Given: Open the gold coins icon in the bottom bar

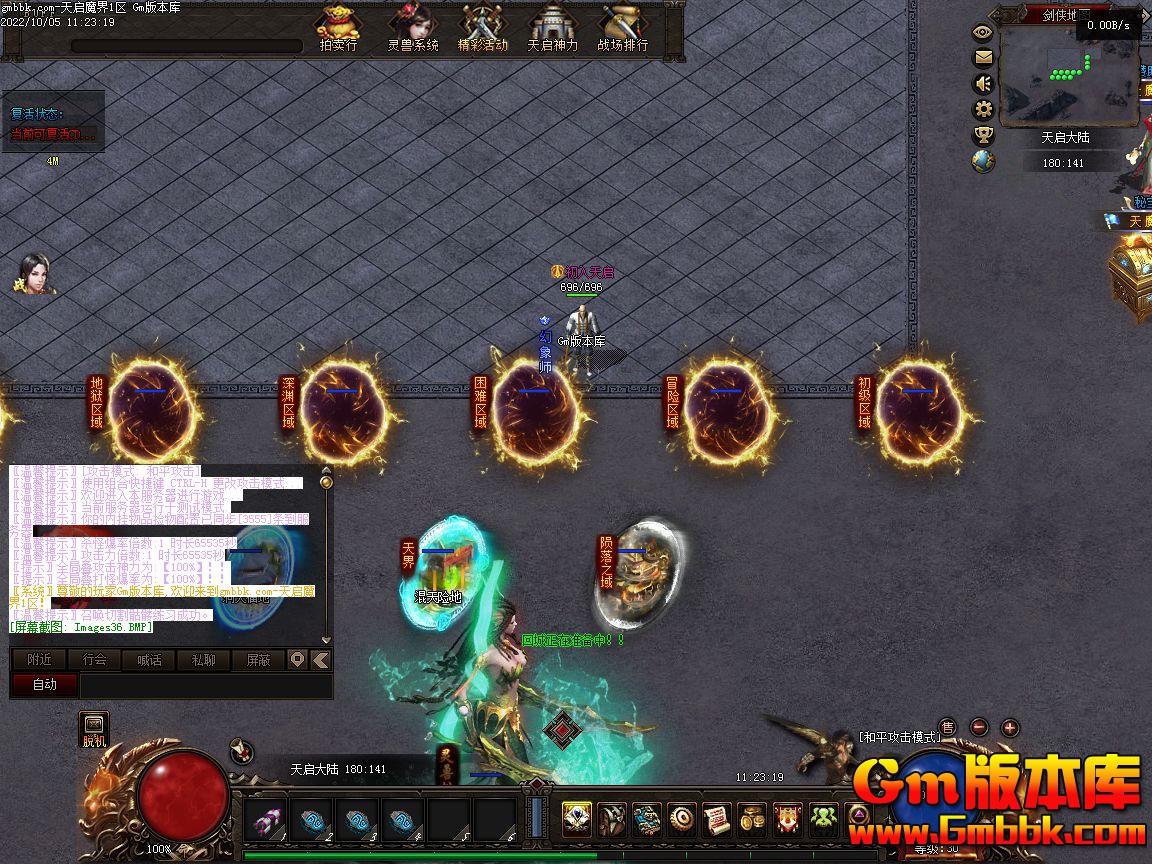Looking at the screenshot, I should click(x=752, y=821).
